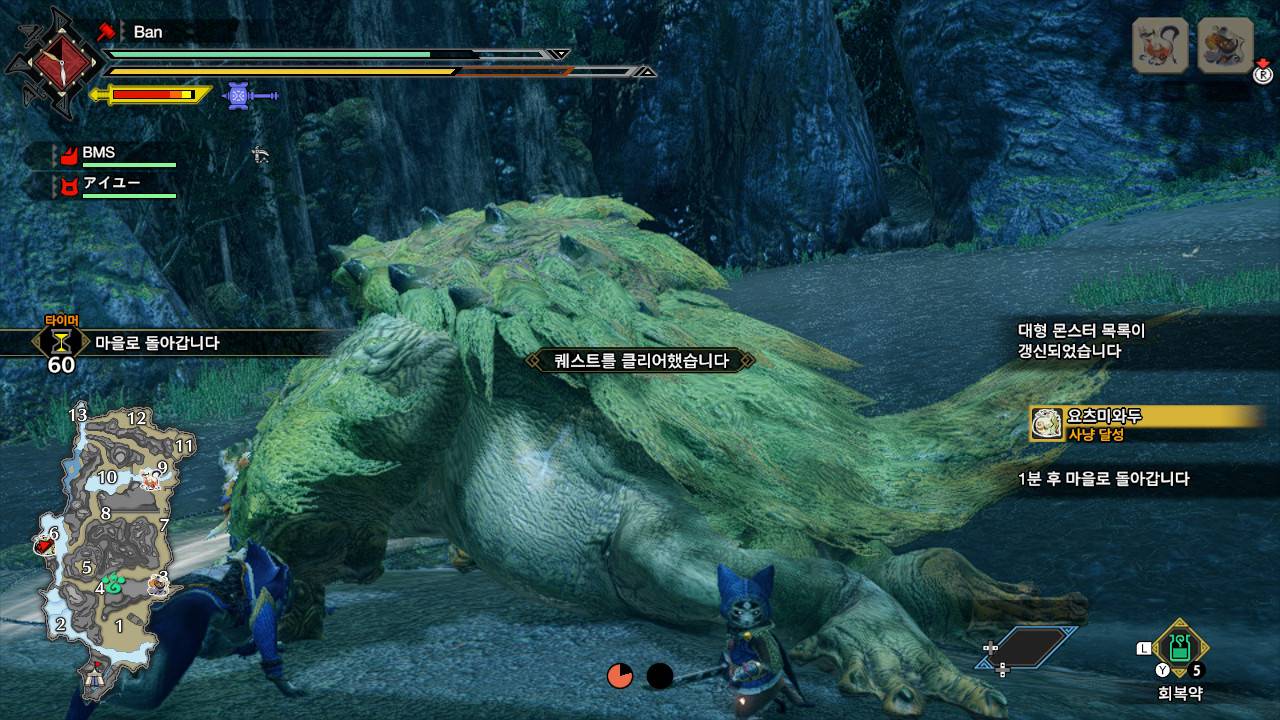Select the BMS party member entry
Screen dimensions: 1280x720
coord(98,153)
